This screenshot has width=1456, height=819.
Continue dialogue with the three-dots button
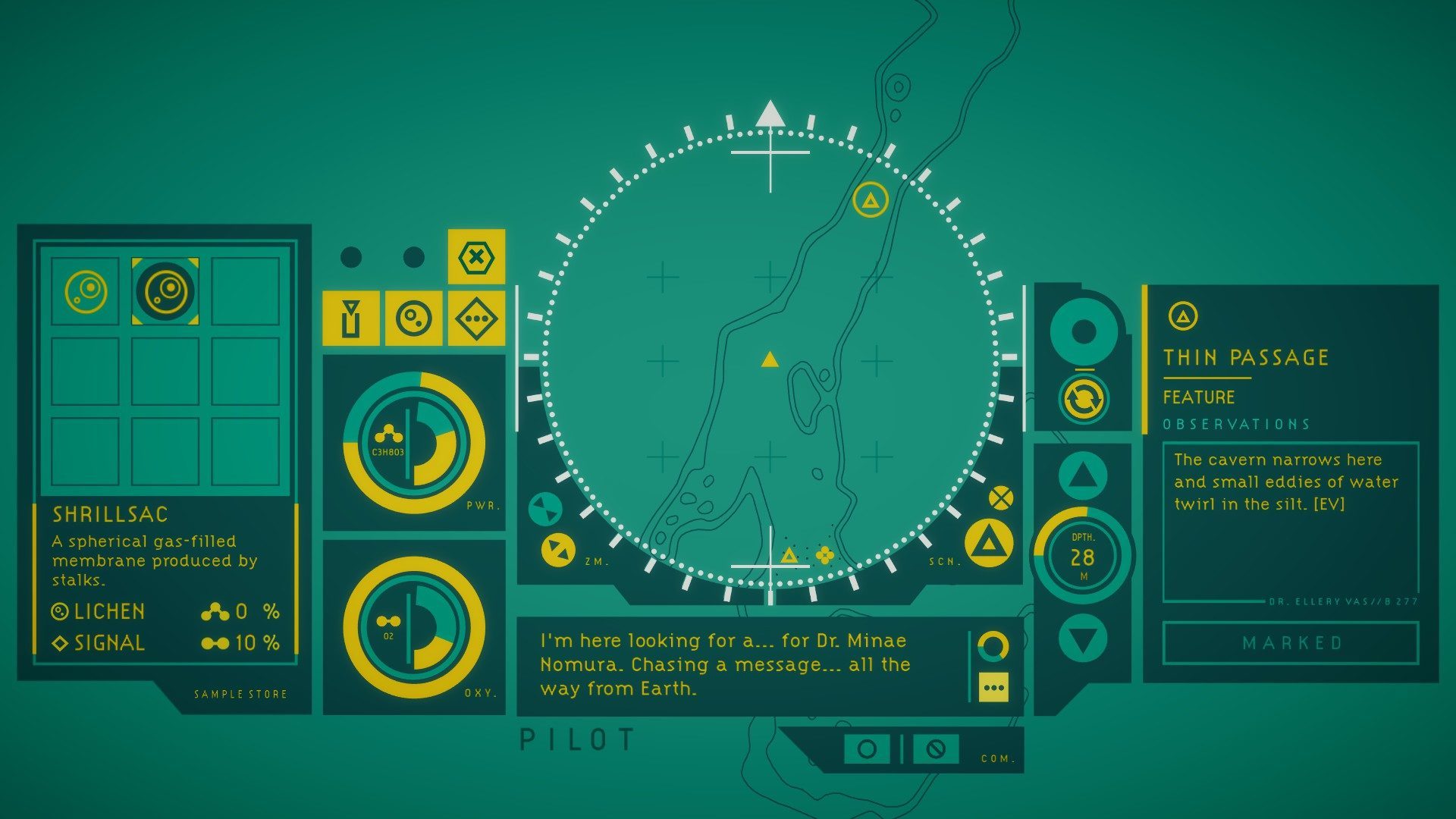pos(993,688)
